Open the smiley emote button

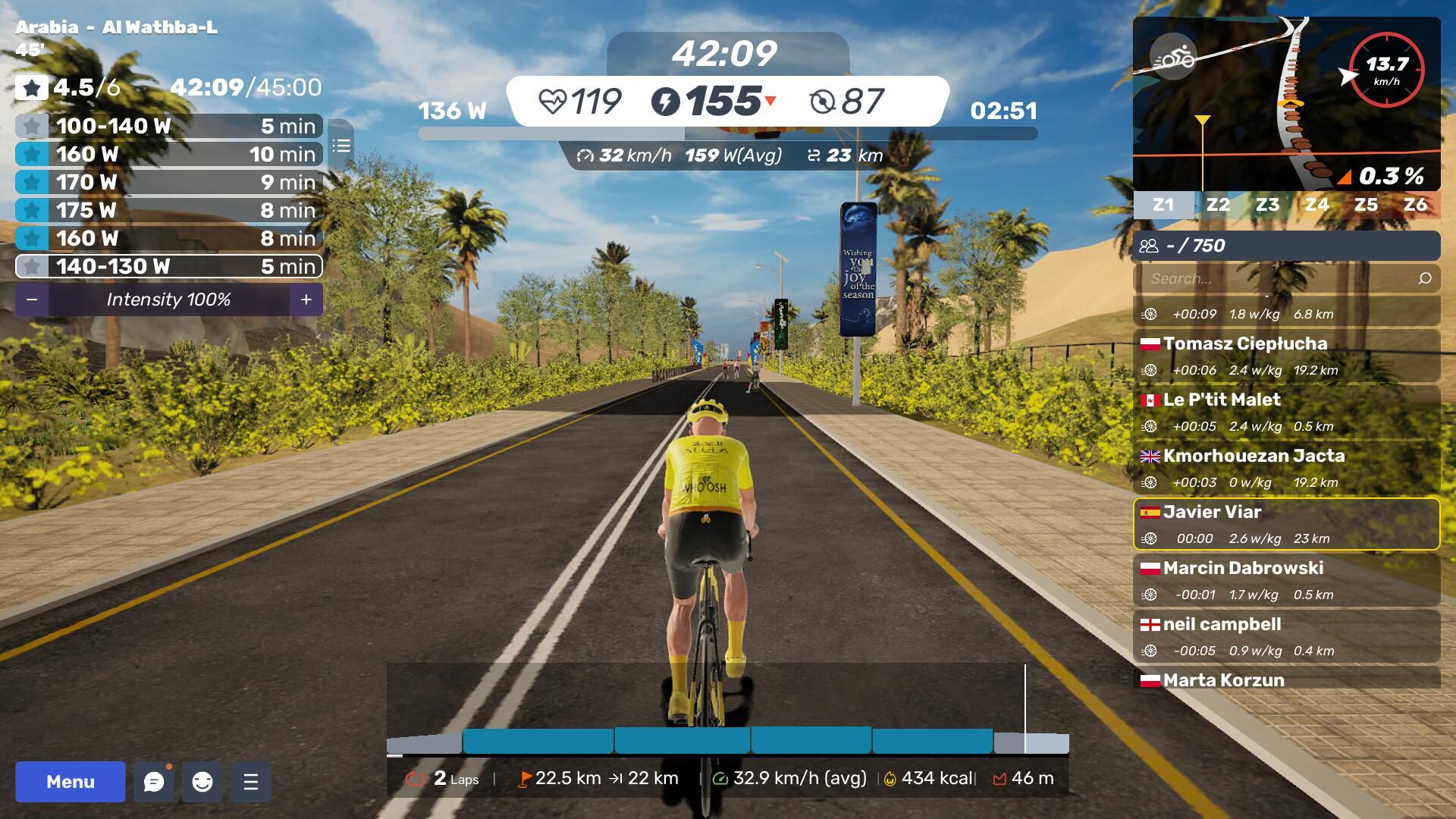click(202, 782)
